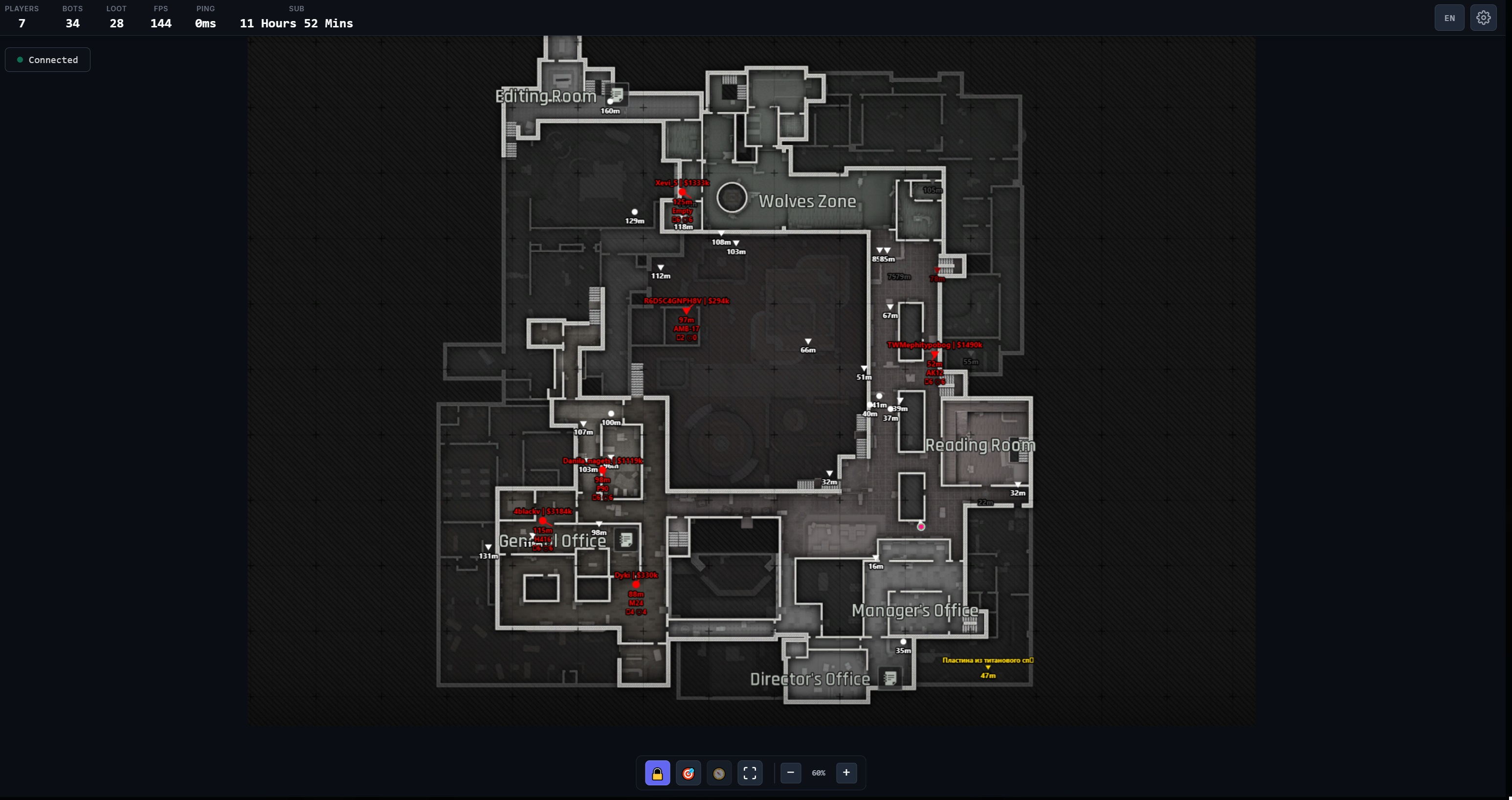Click the yellow loot marker at 47m
Image resolution: width=1512 pixels, height=800 pixels.
coord(988,667)
